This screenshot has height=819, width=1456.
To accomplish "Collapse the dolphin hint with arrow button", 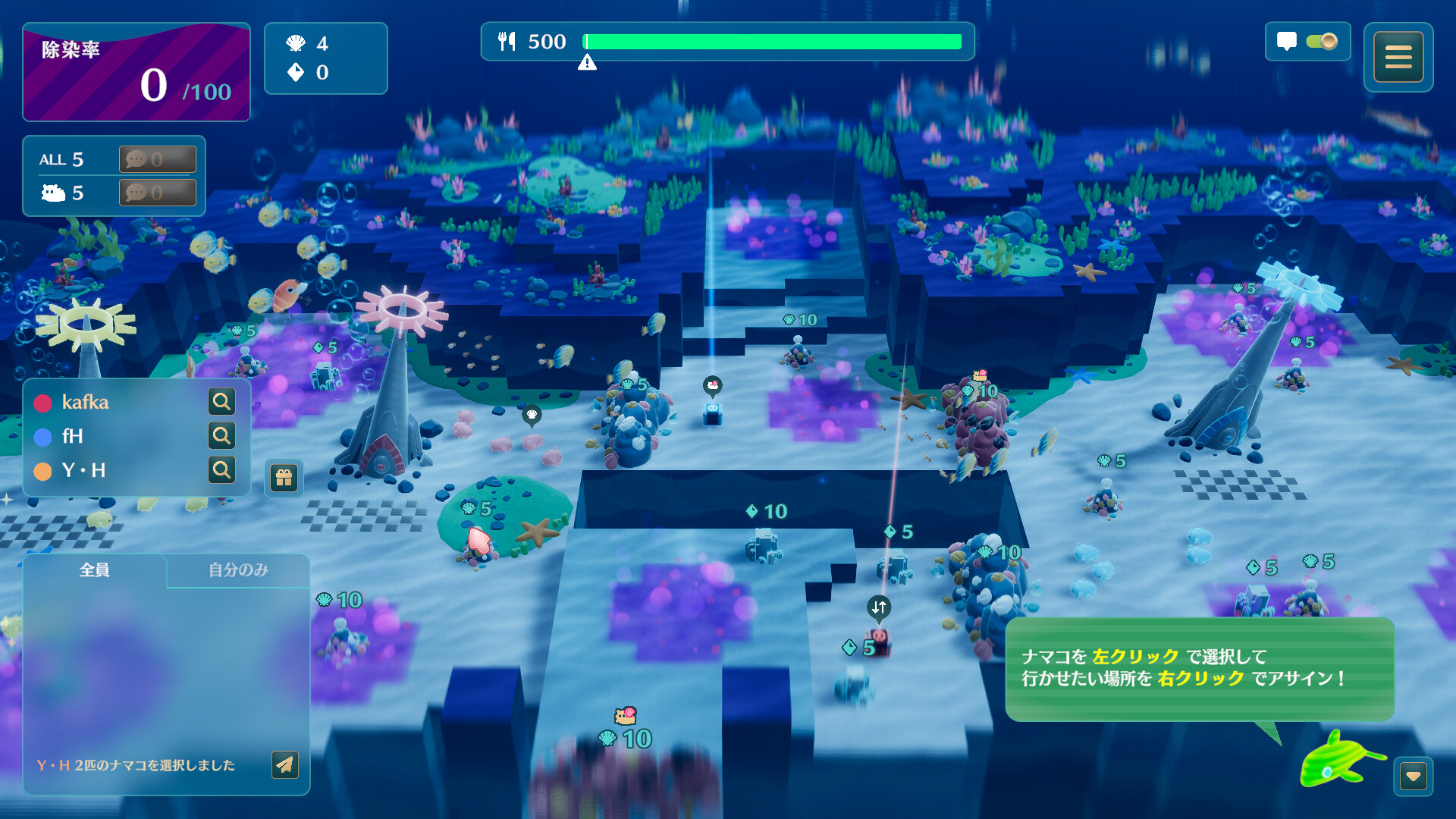I will (x=1413, y=776).
